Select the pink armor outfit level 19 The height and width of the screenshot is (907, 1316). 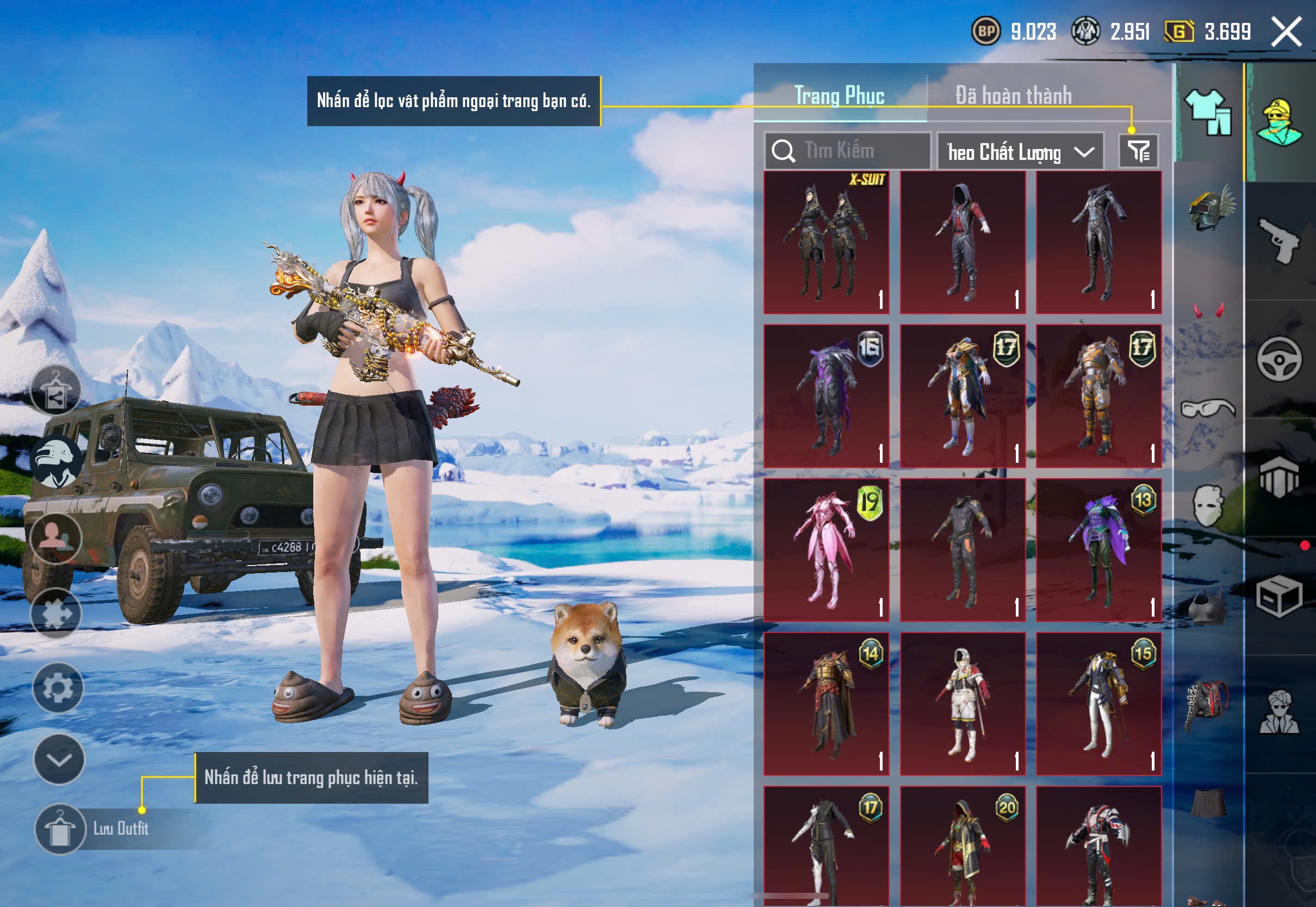[826, 550]
